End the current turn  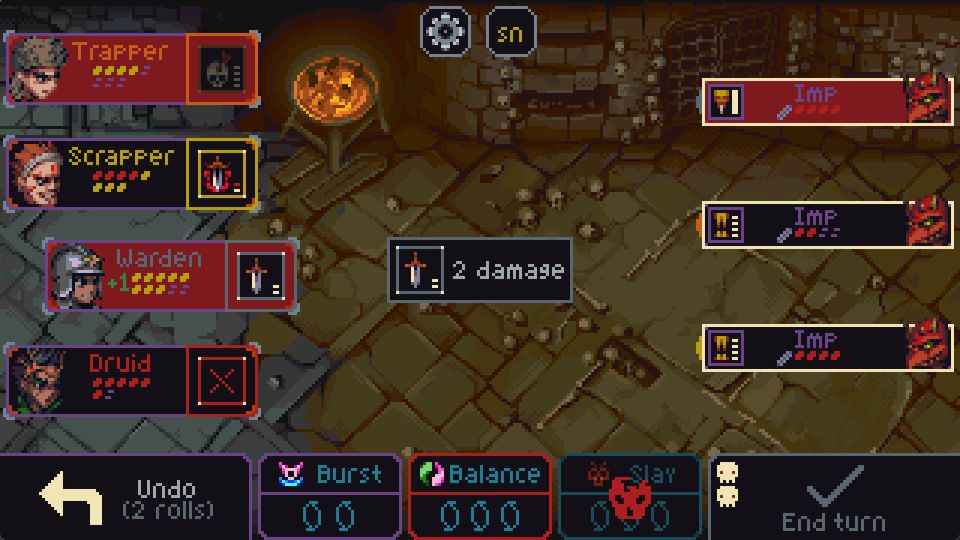(834, 497)
